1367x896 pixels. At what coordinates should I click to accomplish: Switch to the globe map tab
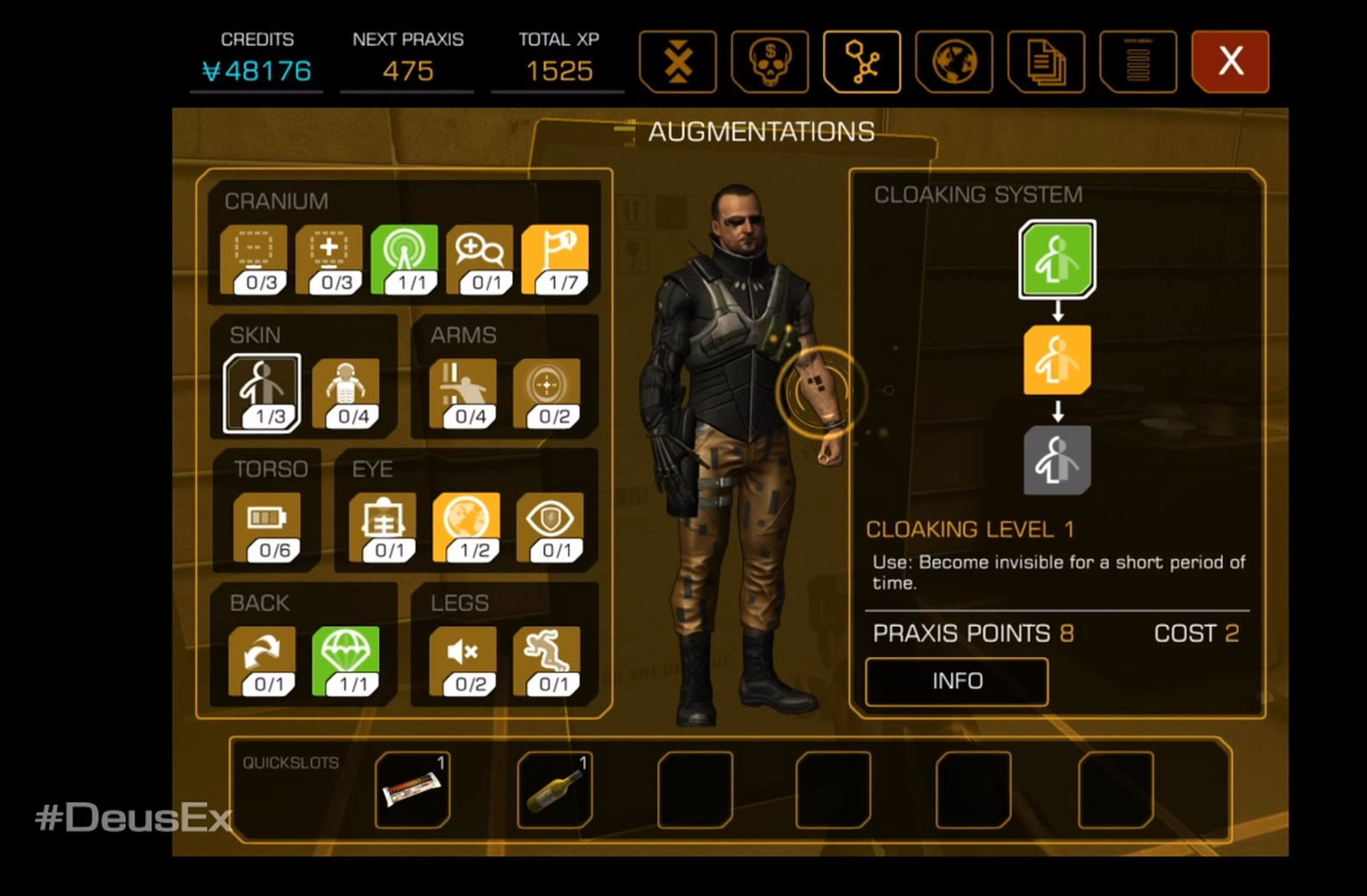pyautogui.click(x=954, y=61)
